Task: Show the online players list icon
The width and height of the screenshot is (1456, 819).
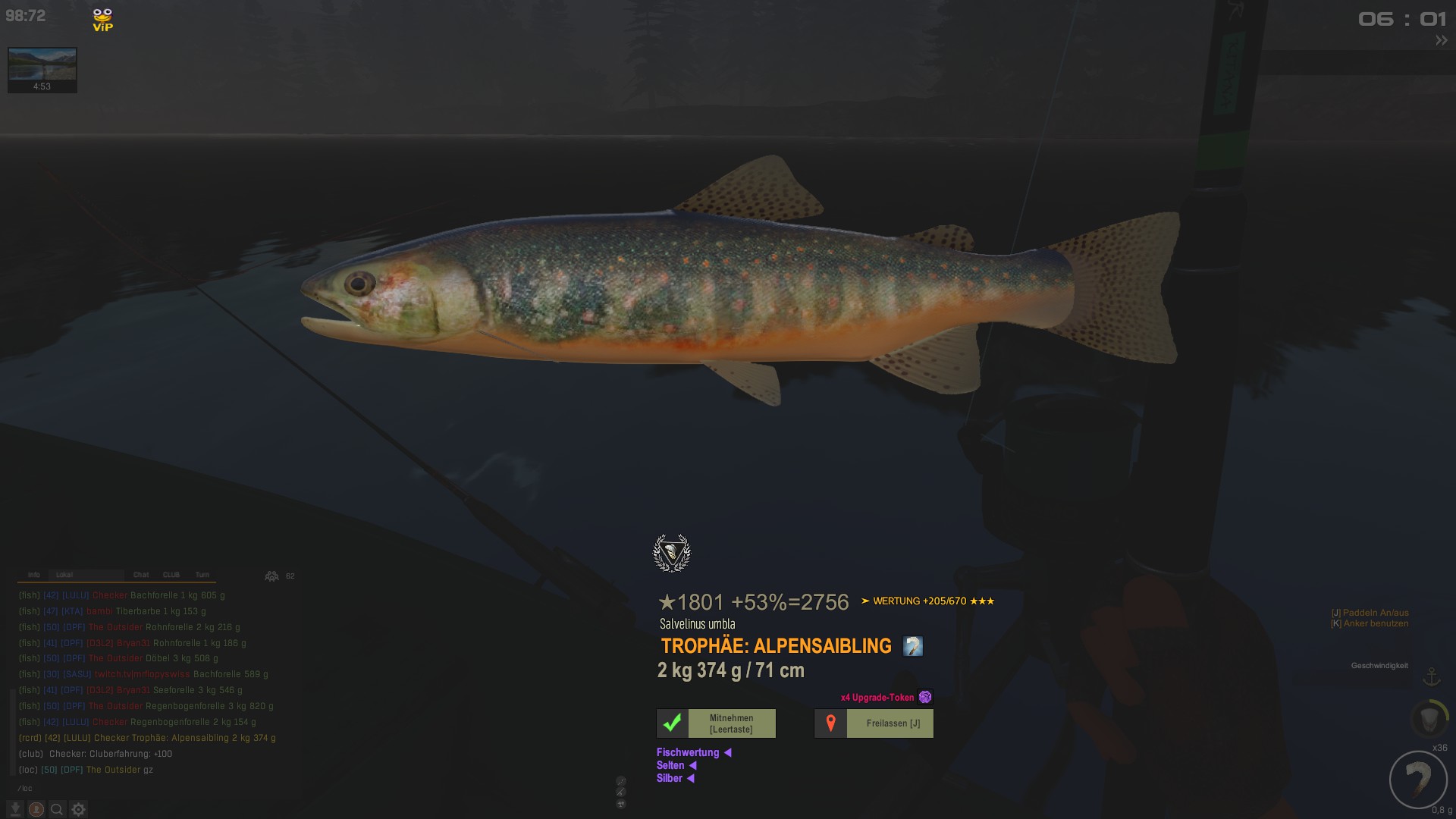Action: 271,576
